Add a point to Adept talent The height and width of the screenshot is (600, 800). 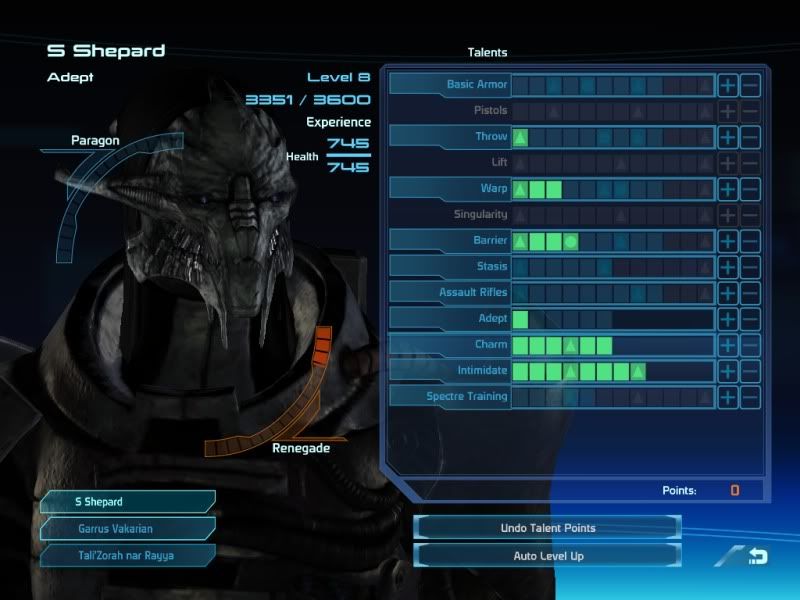tap(728, 318)
